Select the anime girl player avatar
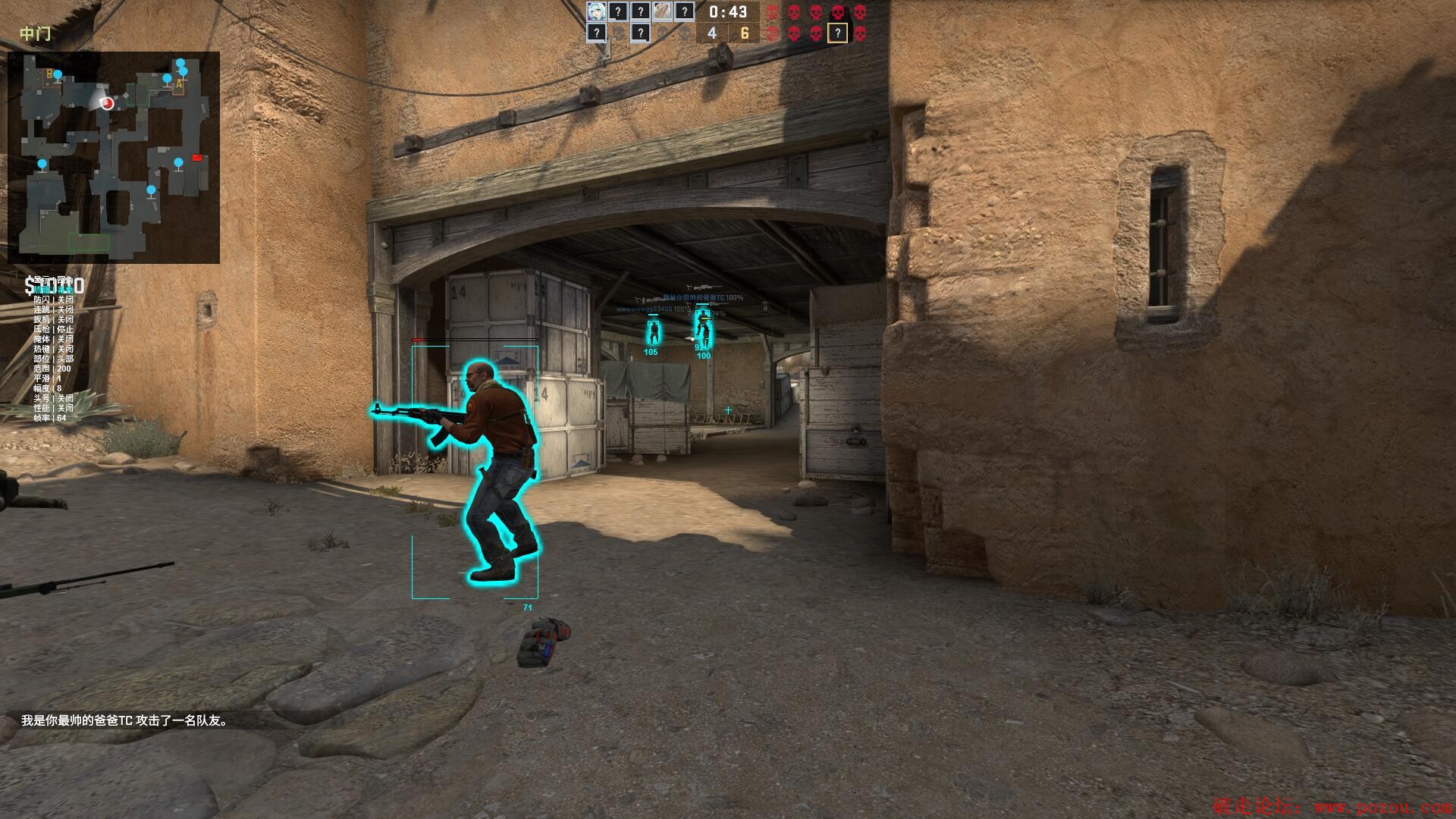The height and width of the screenshot is (819, 1456). point(596,11)
